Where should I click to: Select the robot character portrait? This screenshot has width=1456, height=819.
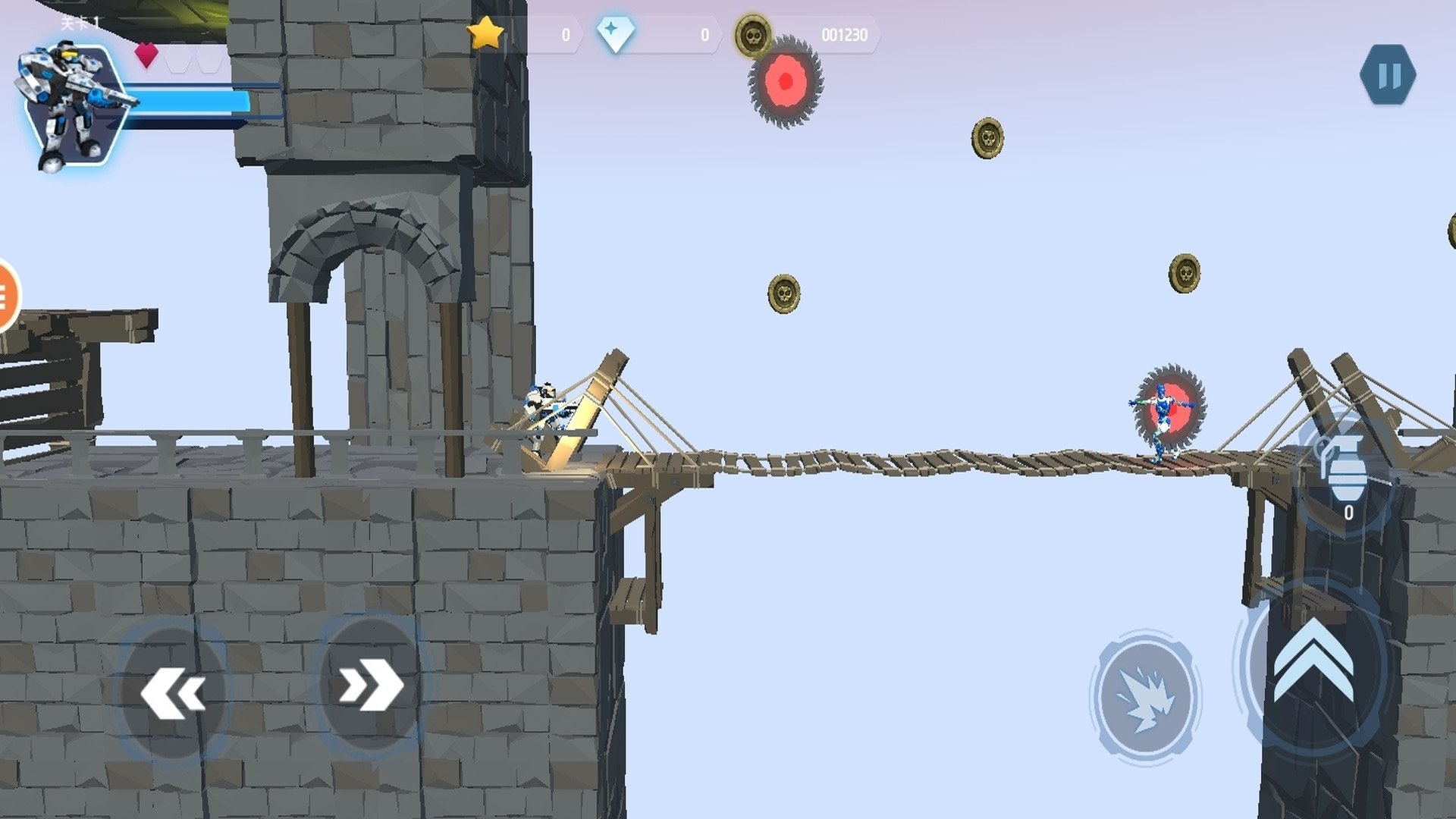[72, 105]
